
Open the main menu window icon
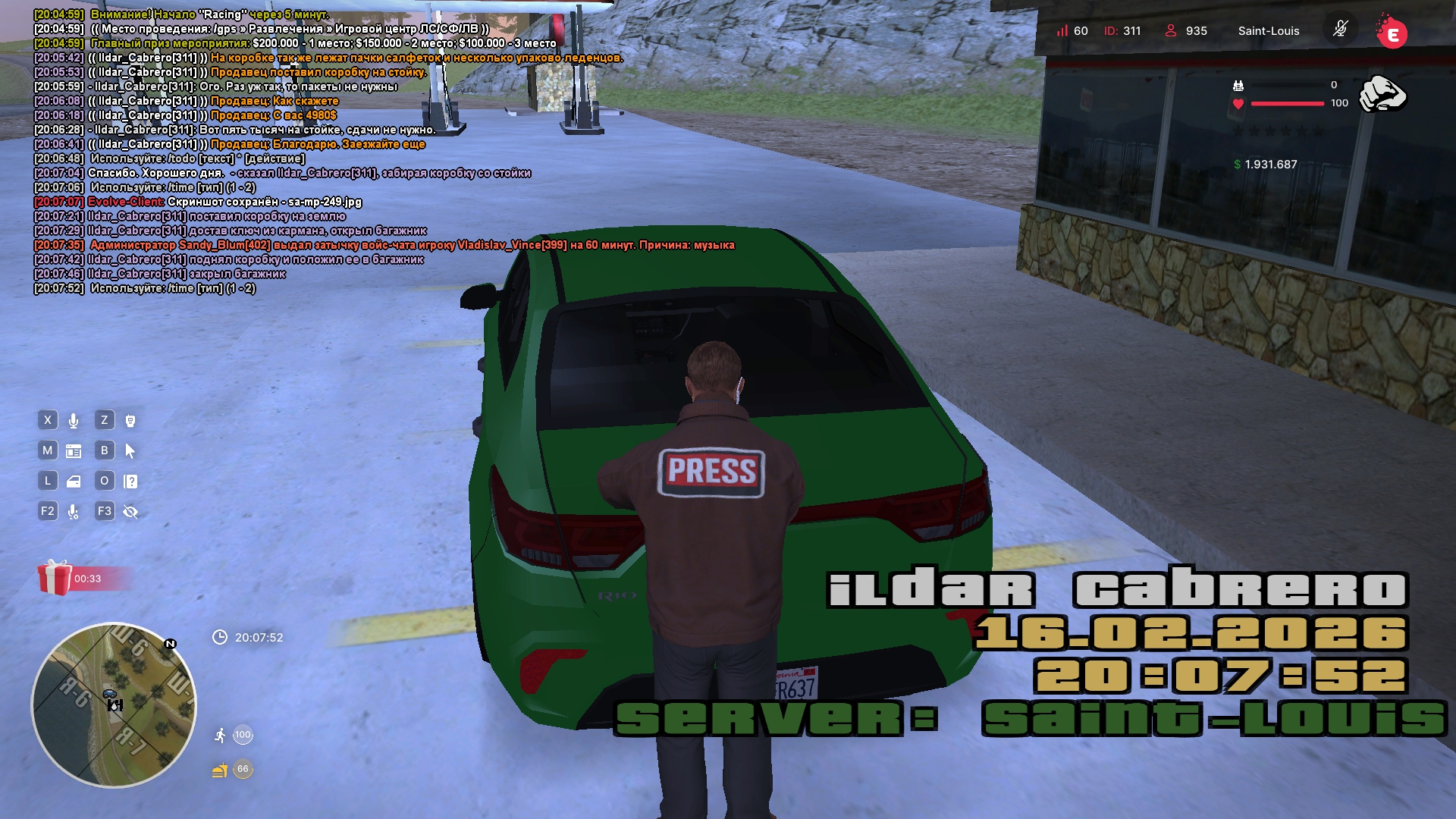click(x=74, y=451)
